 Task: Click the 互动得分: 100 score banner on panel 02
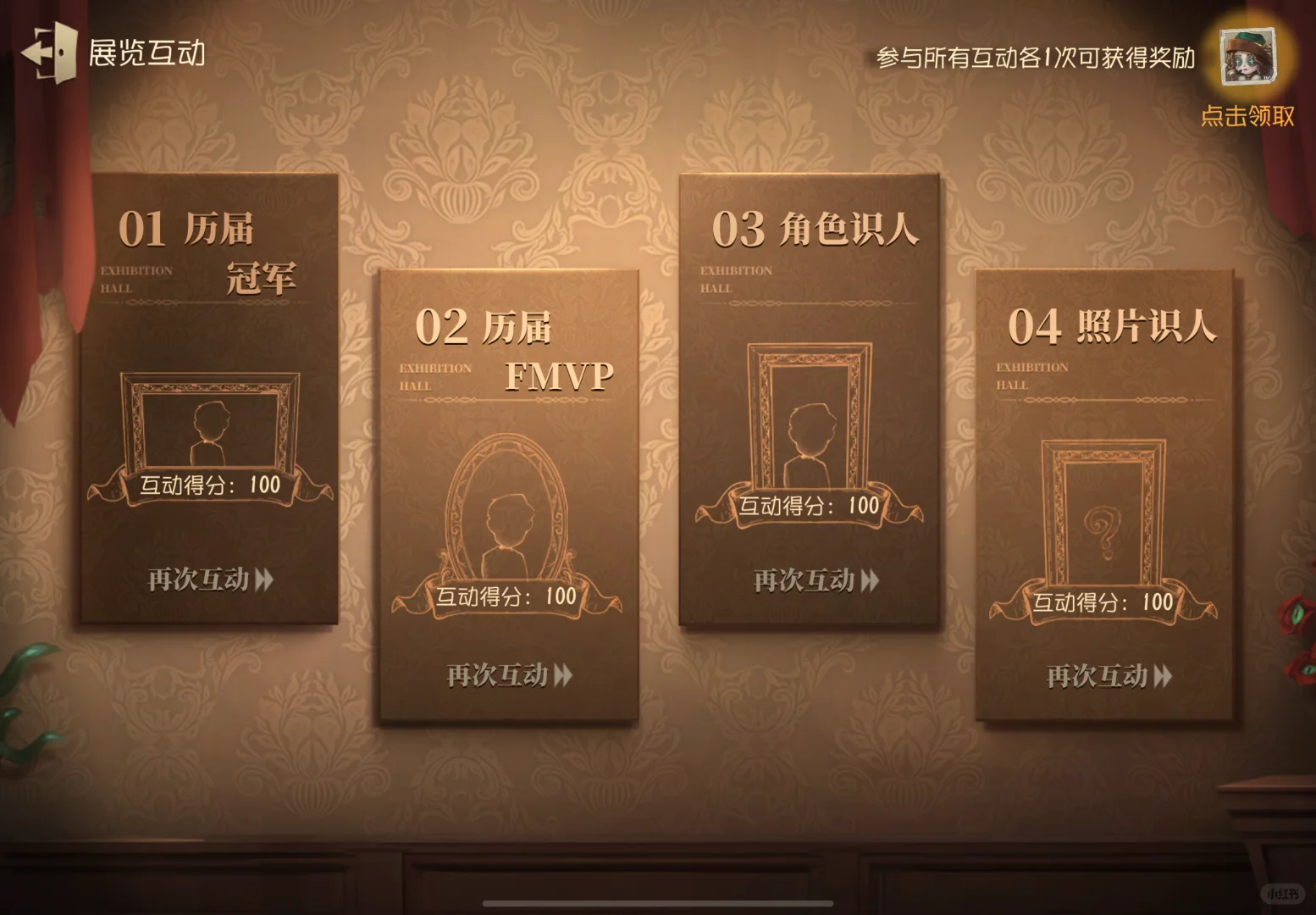pos(506,596)
